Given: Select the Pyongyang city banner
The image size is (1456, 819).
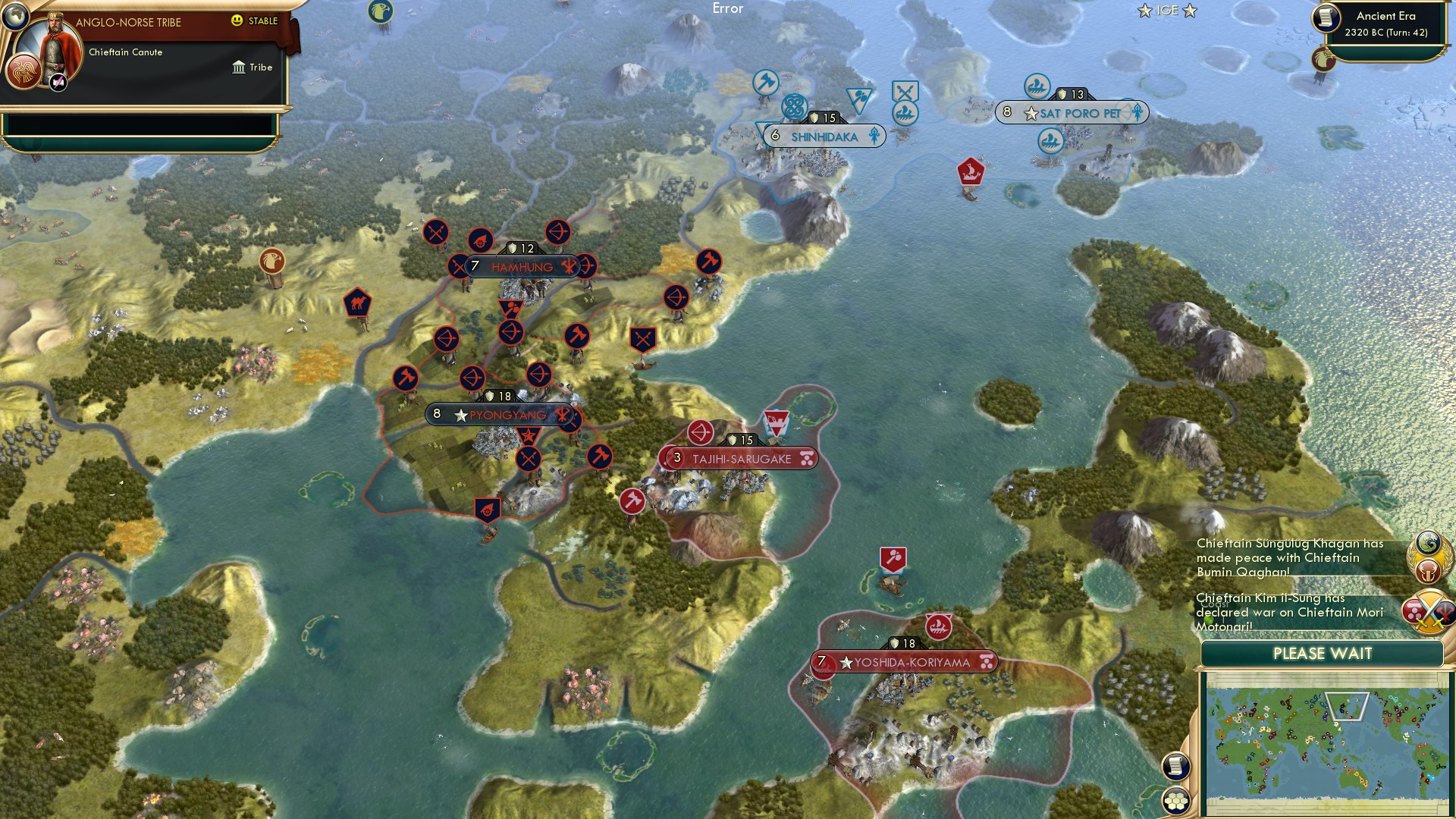Looking at the screenshot, I should pyautogui.click(x=501, y=414).
